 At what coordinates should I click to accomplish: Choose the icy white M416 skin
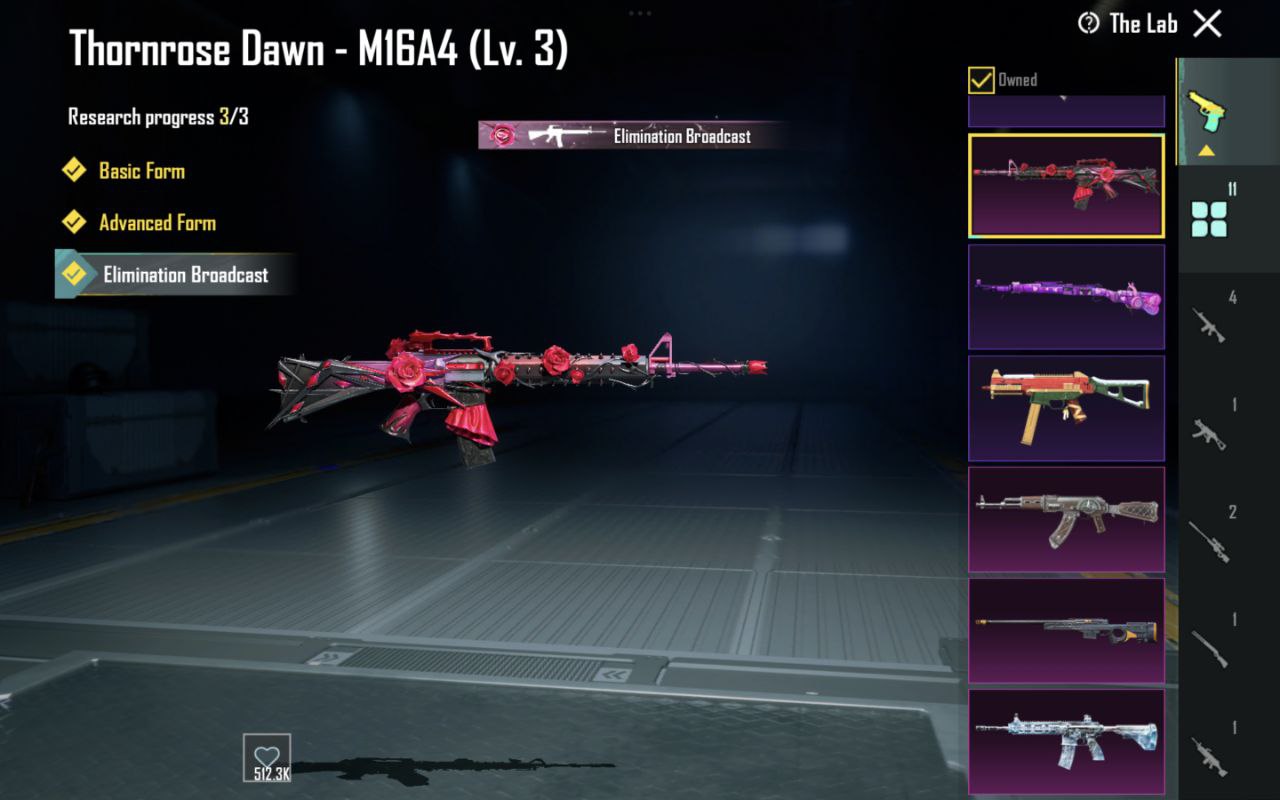click(x=1066, y=741)
